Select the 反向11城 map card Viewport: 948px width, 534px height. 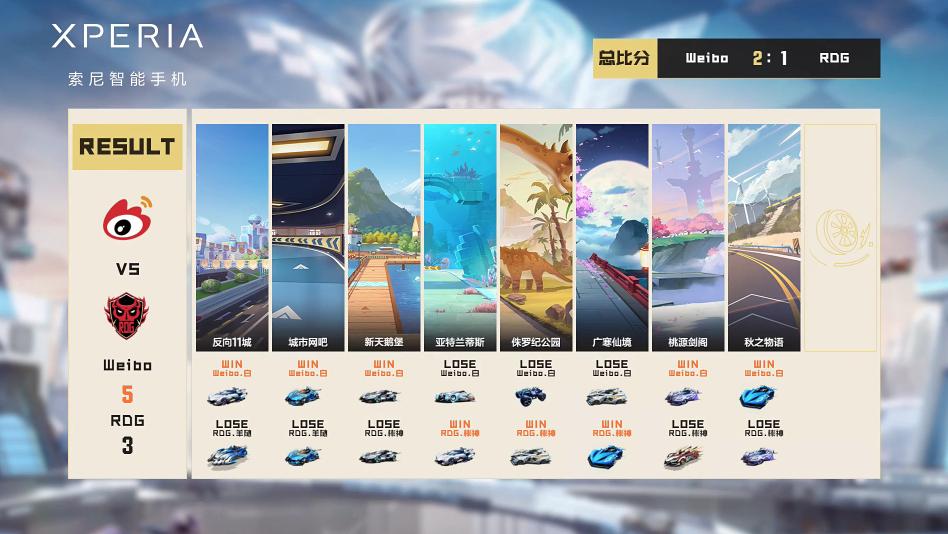232,237
